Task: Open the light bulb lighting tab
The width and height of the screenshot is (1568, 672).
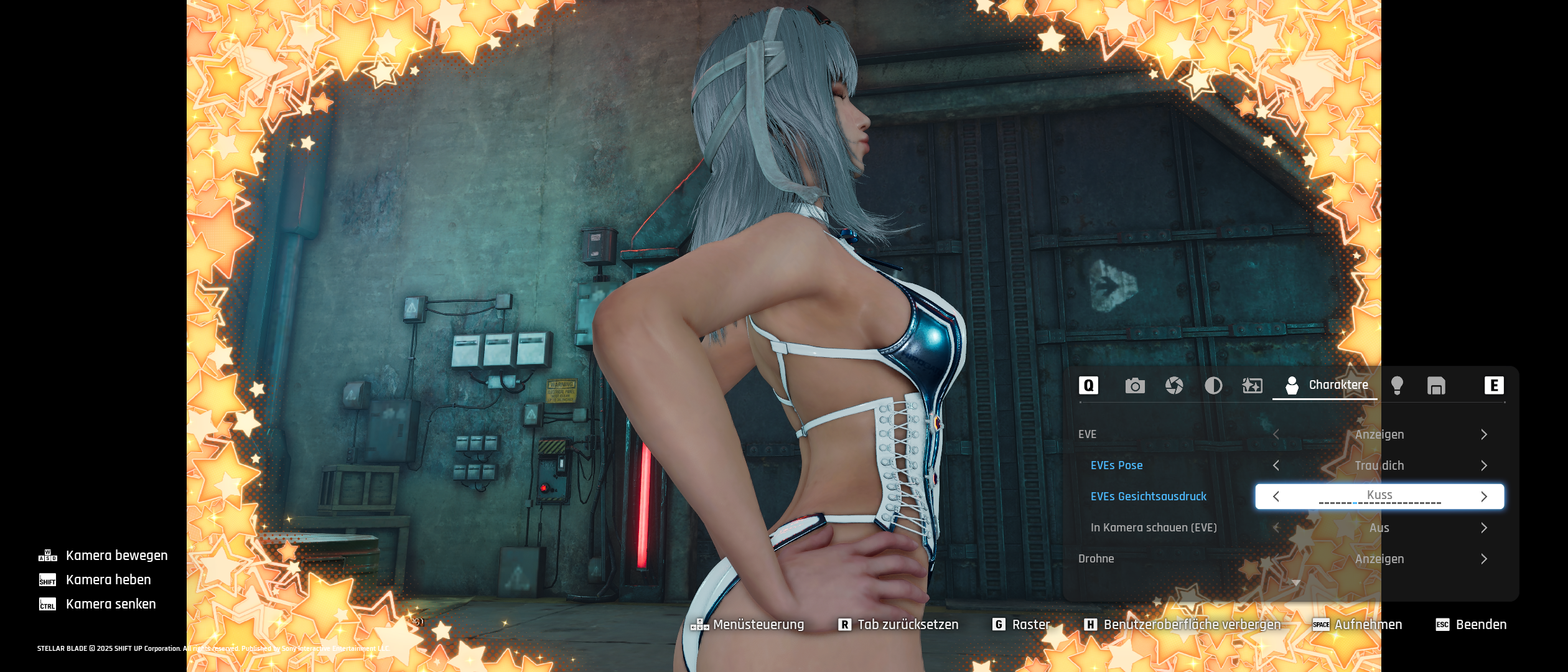Action: point(1397,386)
